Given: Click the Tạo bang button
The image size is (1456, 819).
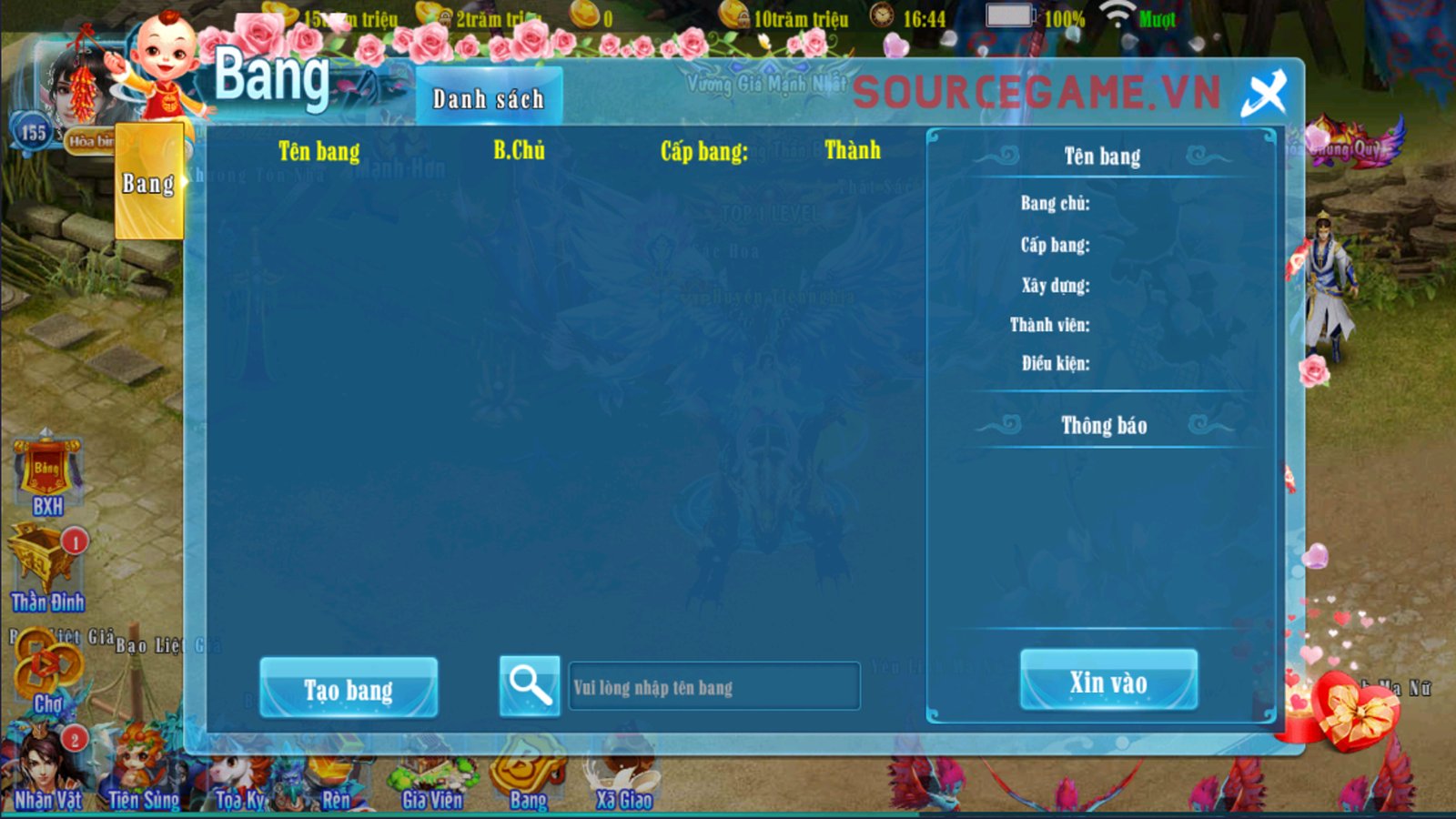Looking at the screenshot, I should (x=349, y=689).
